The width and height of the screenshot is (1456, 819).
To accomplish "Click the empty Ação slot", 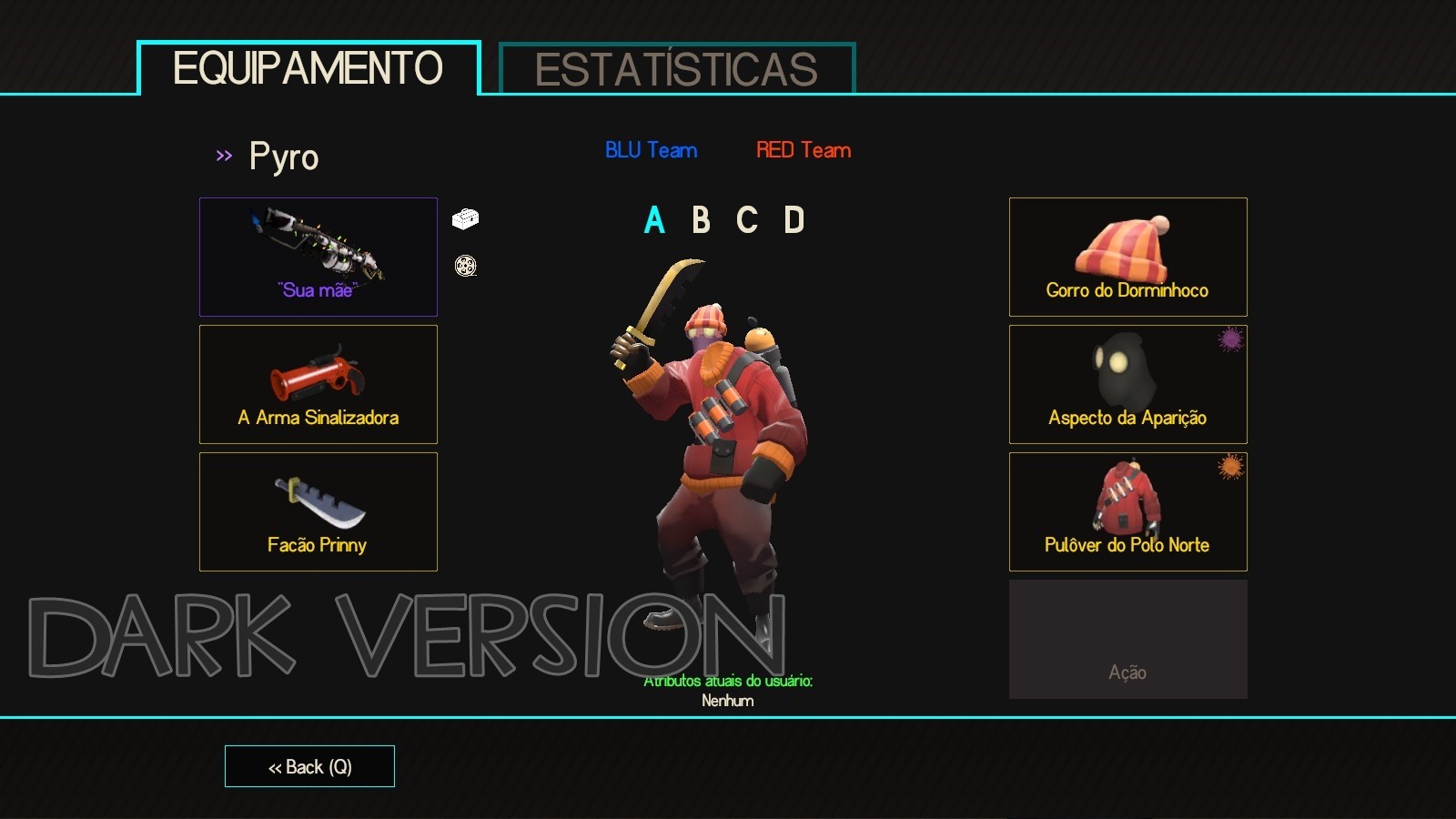I will click(1127, 637).
